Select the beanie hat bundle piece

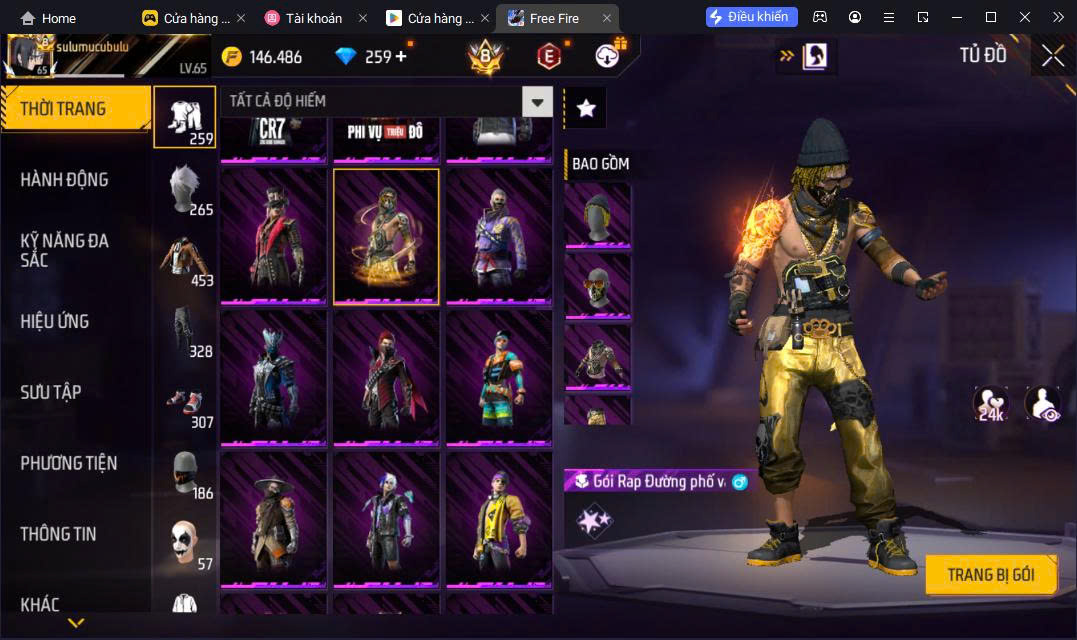tap(597, 214)
